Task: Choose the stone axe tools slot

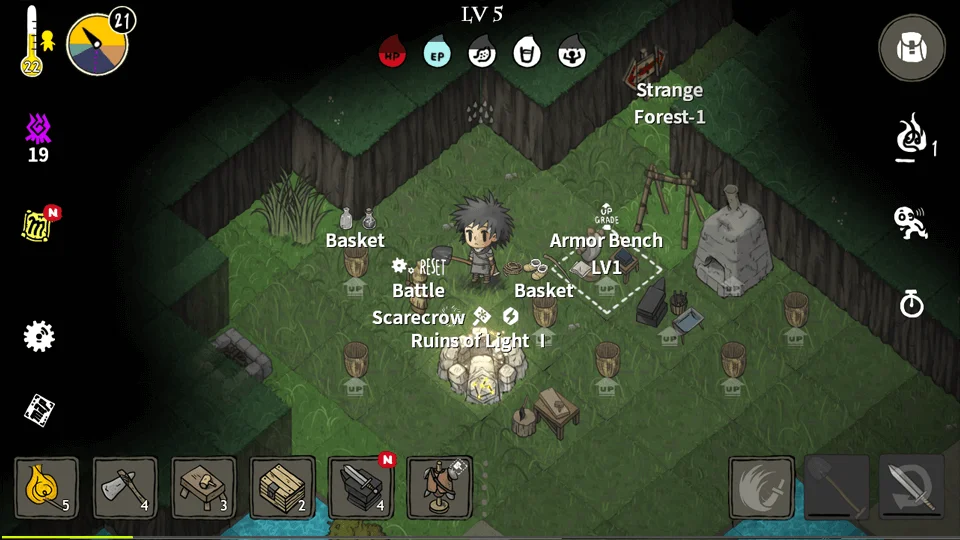Action: [x=125, y=488]
